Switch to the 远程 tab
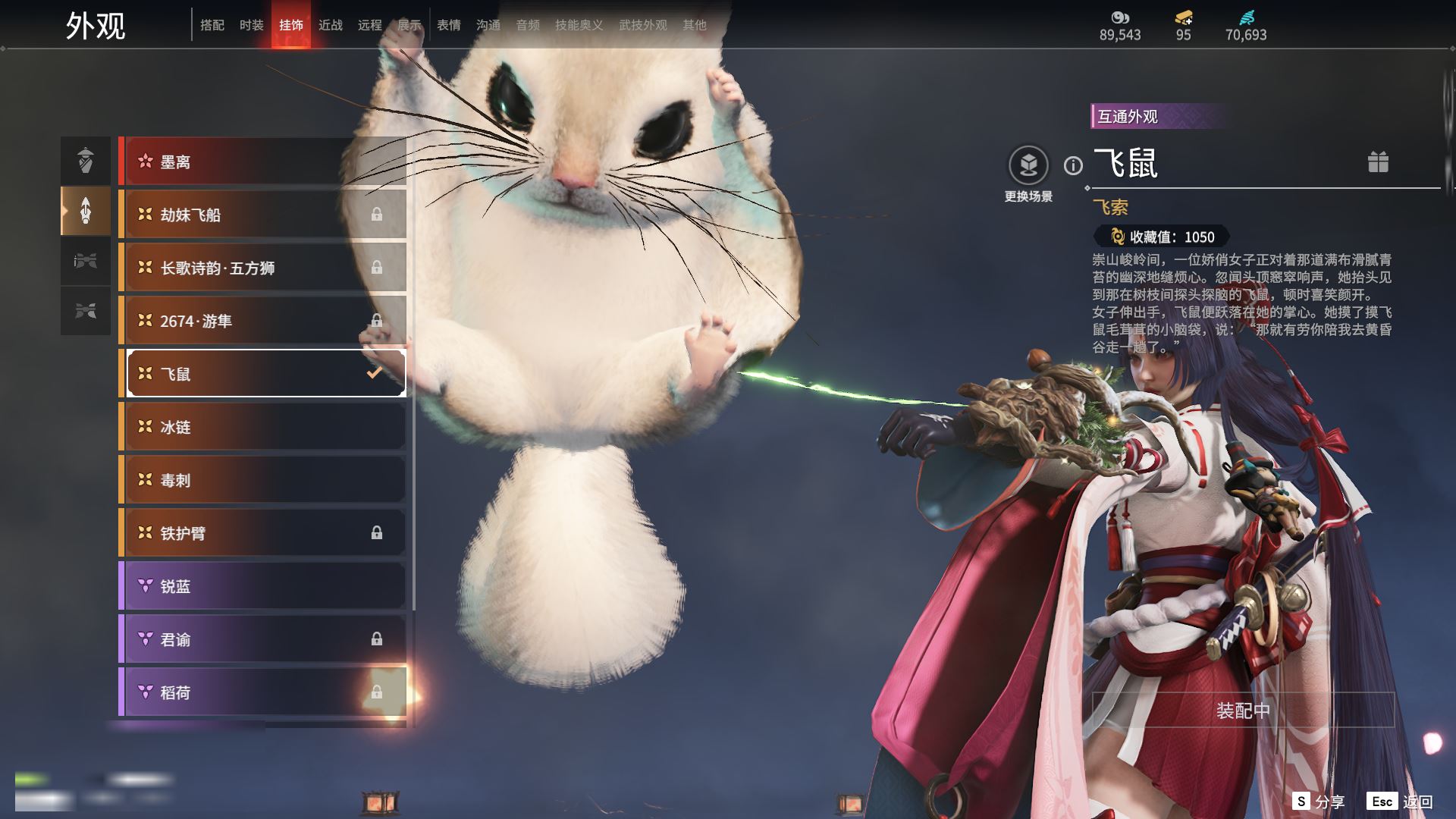1456x819 pixels. pos(370,25)
